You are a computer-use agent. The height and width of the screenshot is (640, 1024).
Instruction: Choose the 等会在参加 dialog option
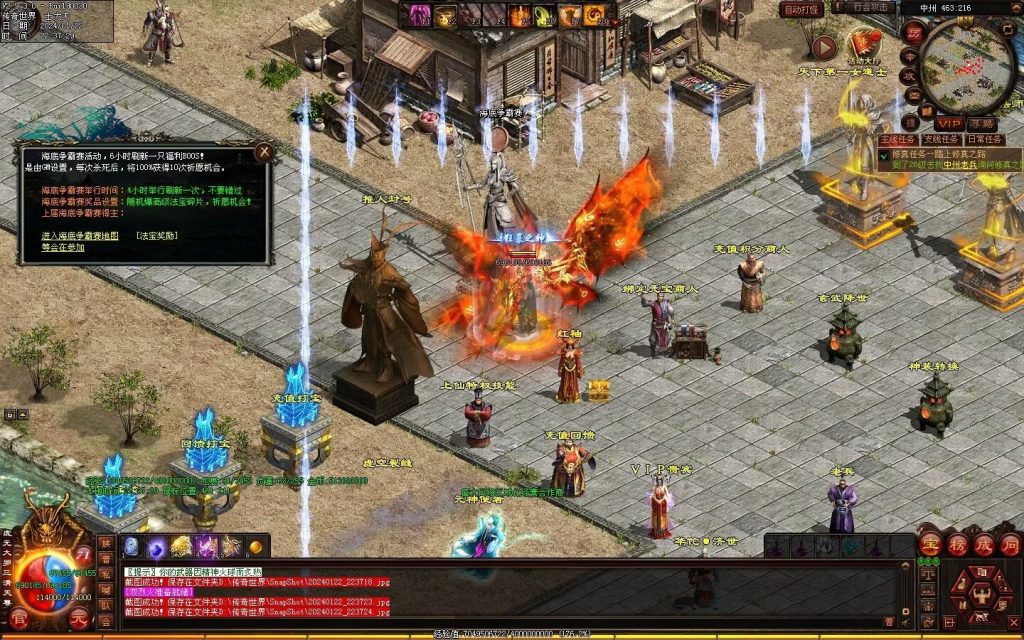tap(63, 247)
